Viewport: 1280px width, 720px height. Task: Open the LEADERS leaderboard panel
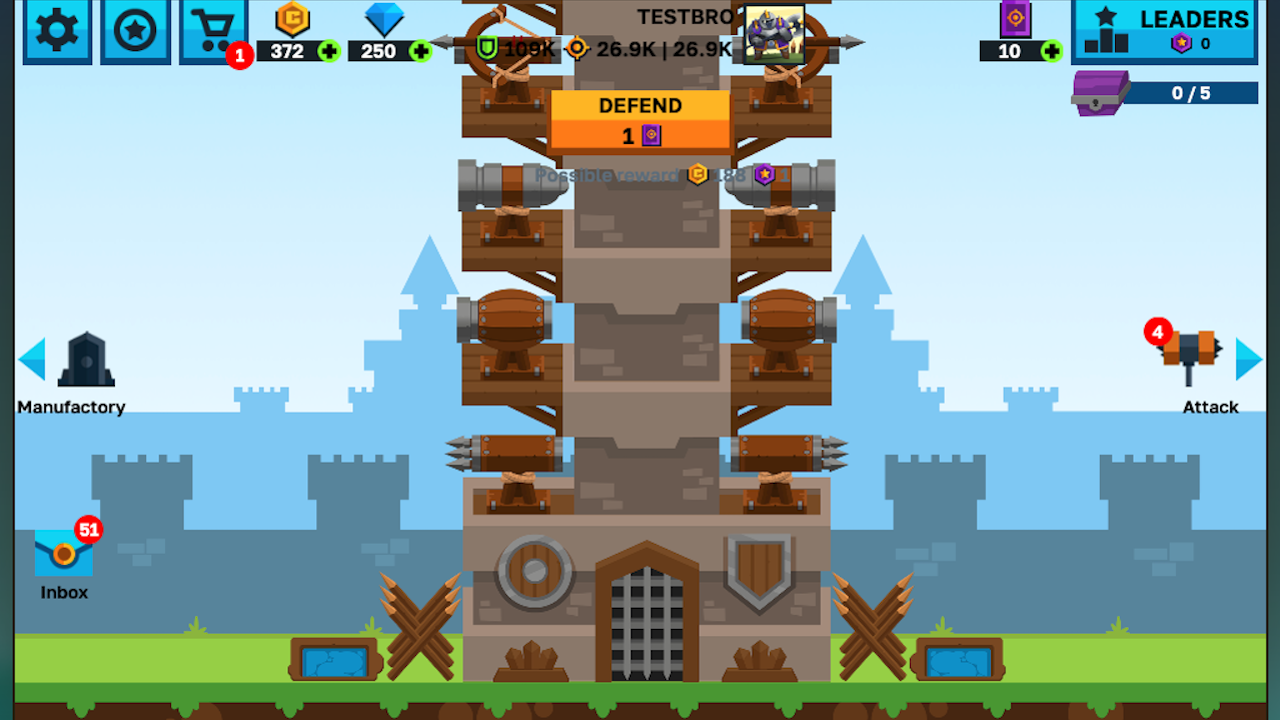coord(1163,32)
